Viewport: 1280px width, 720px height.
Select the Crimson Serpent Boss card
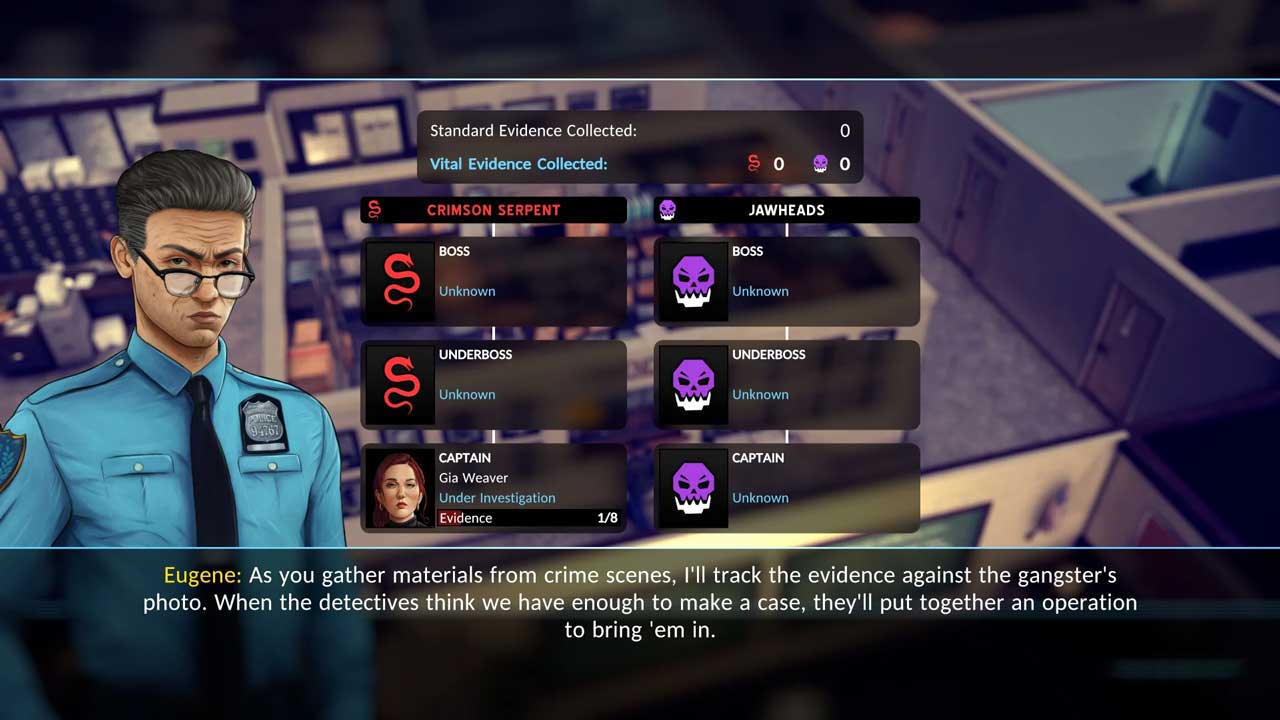tap(494, 280)
